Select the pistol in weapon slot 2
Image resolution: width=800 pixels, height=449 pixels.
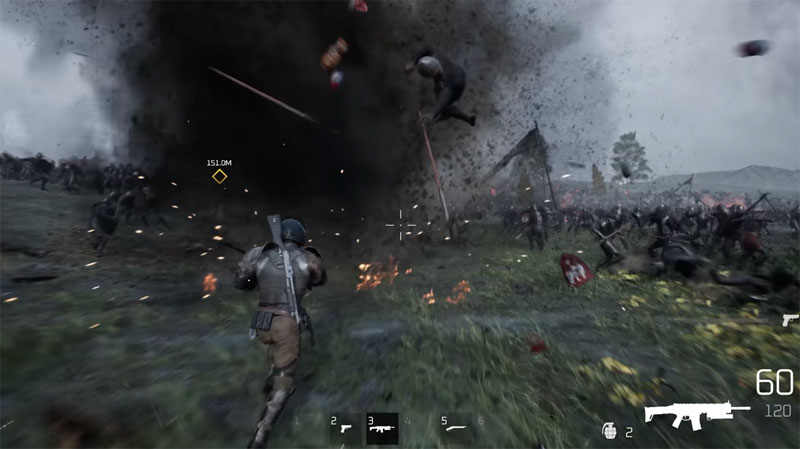tap(345, 428)
